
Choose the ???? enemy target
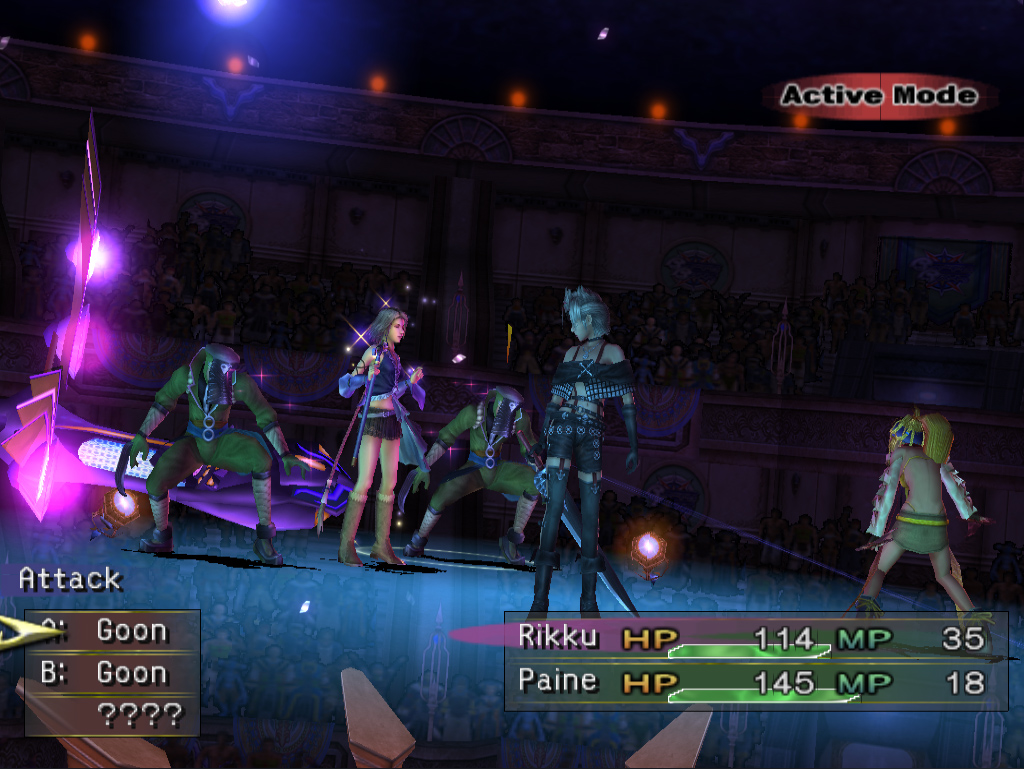click(140, 715)
